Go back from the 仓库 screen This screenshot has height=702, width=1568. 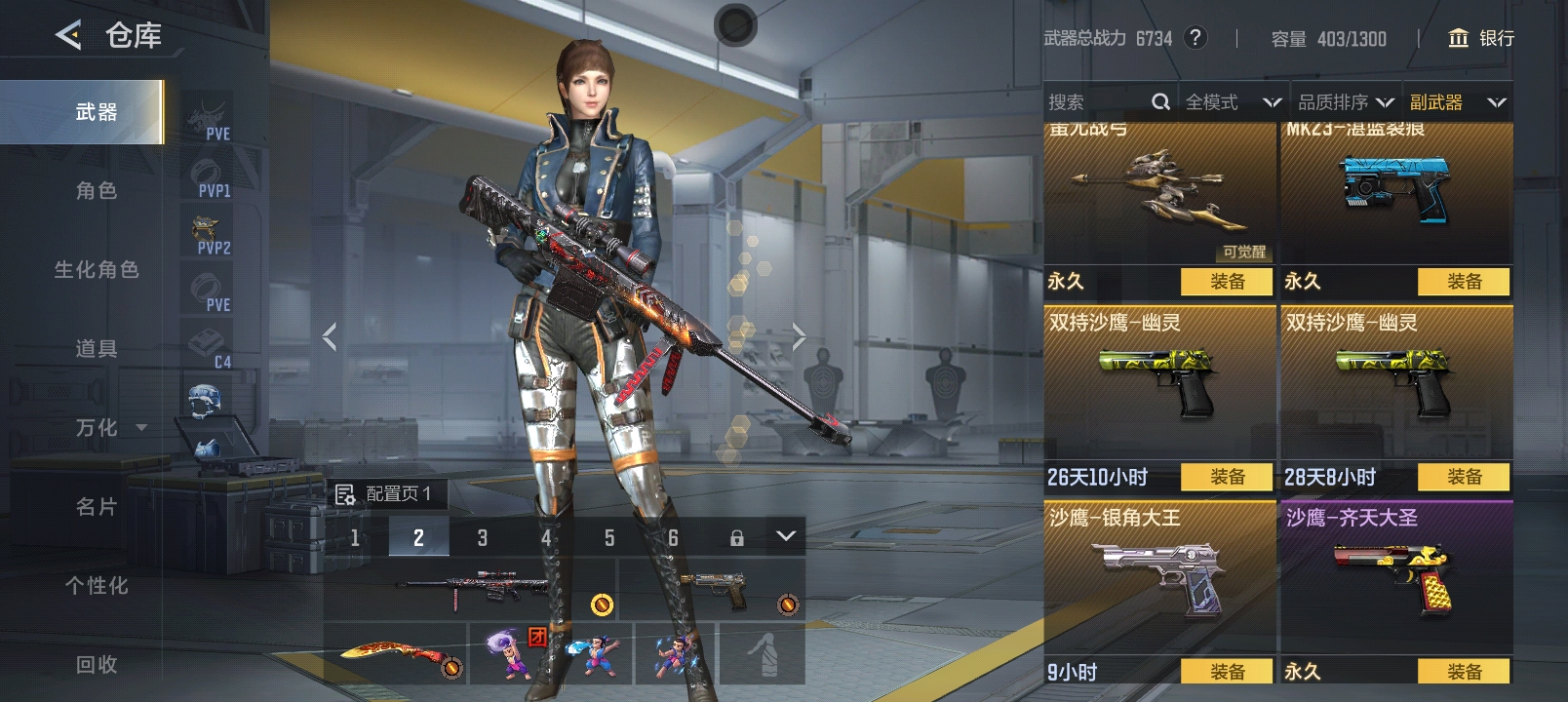coord(68,36)
